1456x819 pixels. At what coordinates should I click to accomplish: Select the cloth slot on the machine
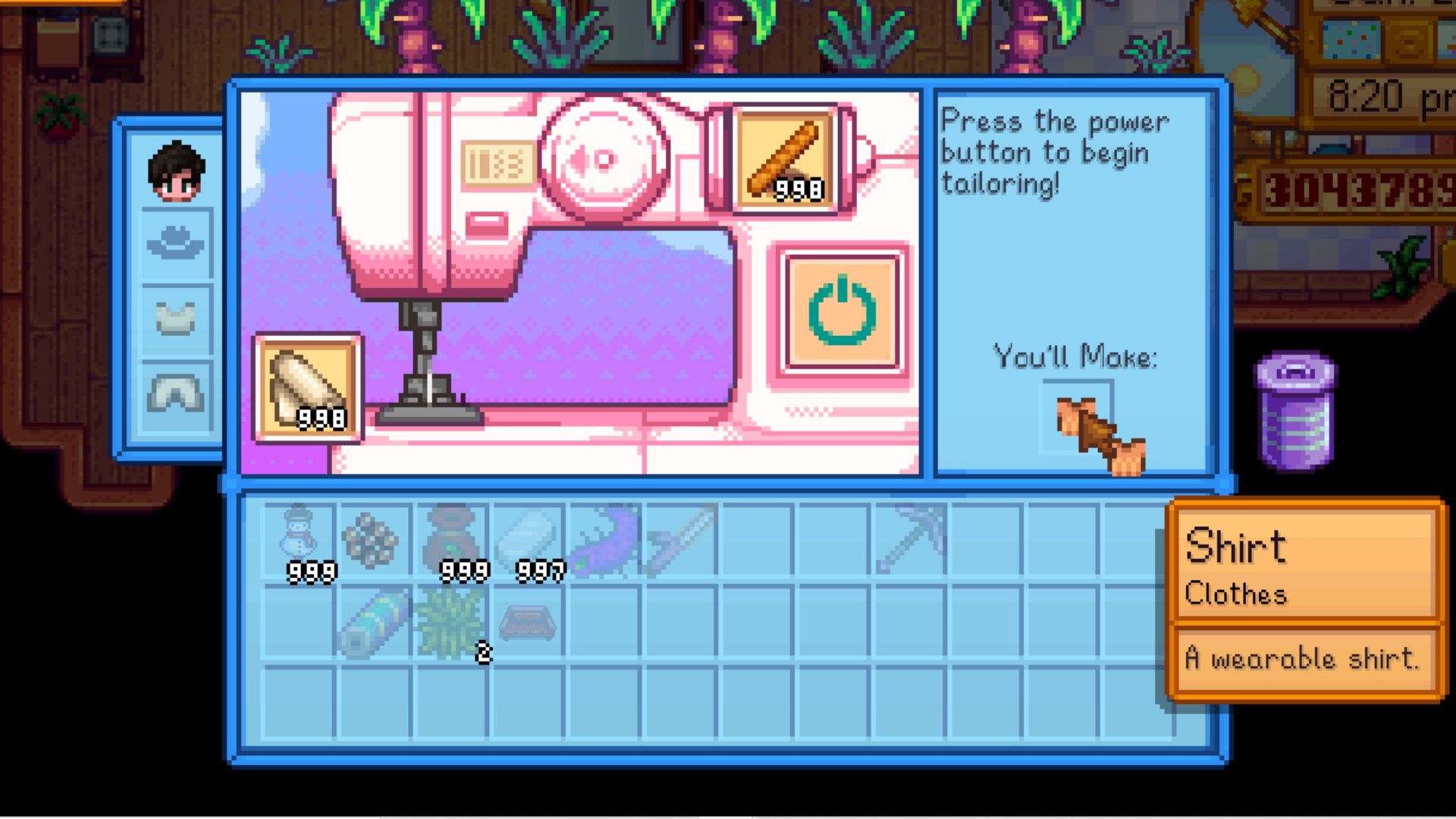pyautogui.click(x=308, y=388)
